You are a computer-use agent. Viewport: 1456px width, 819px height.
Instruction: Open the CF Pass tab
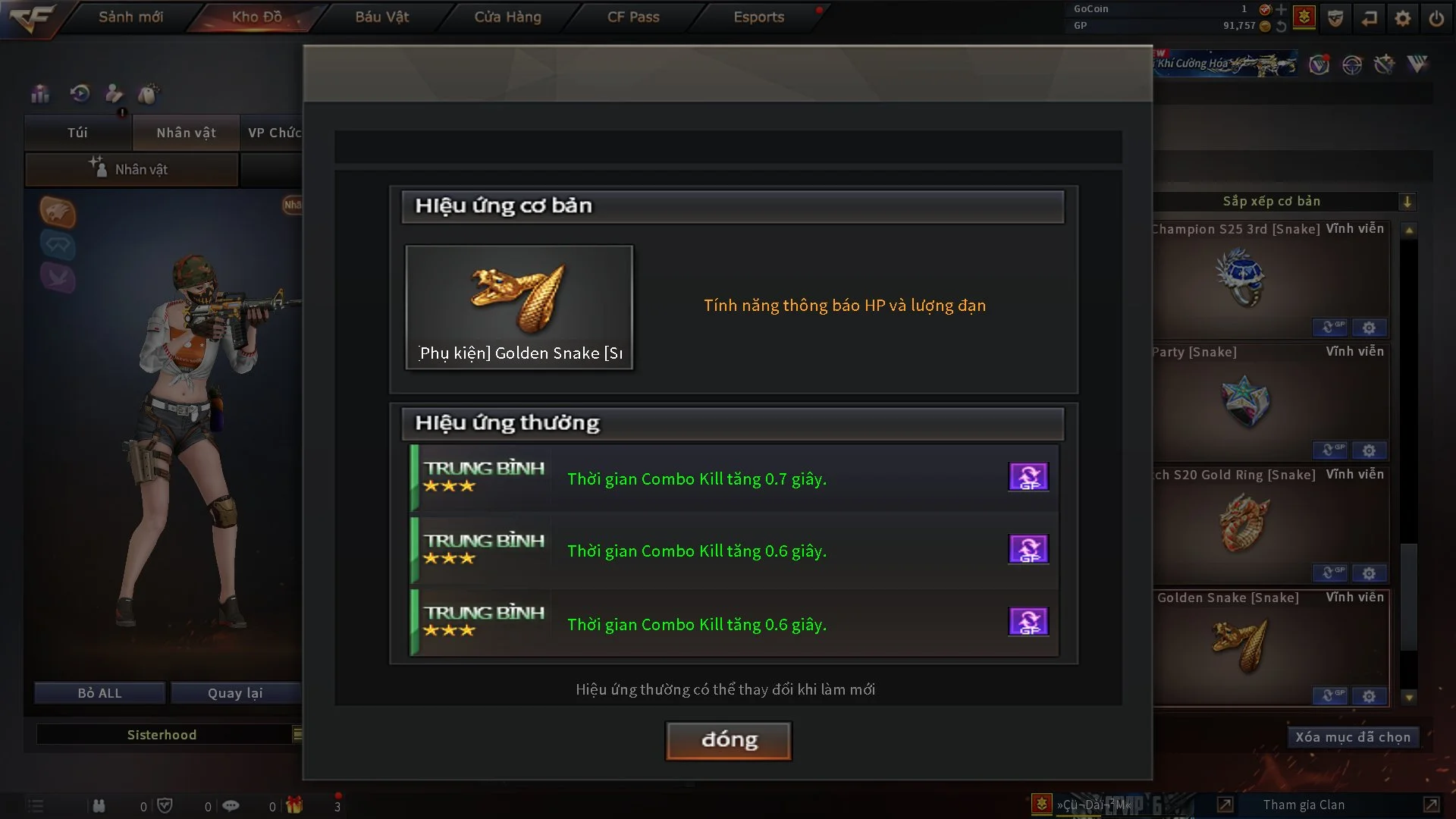(x=633, y=17)
